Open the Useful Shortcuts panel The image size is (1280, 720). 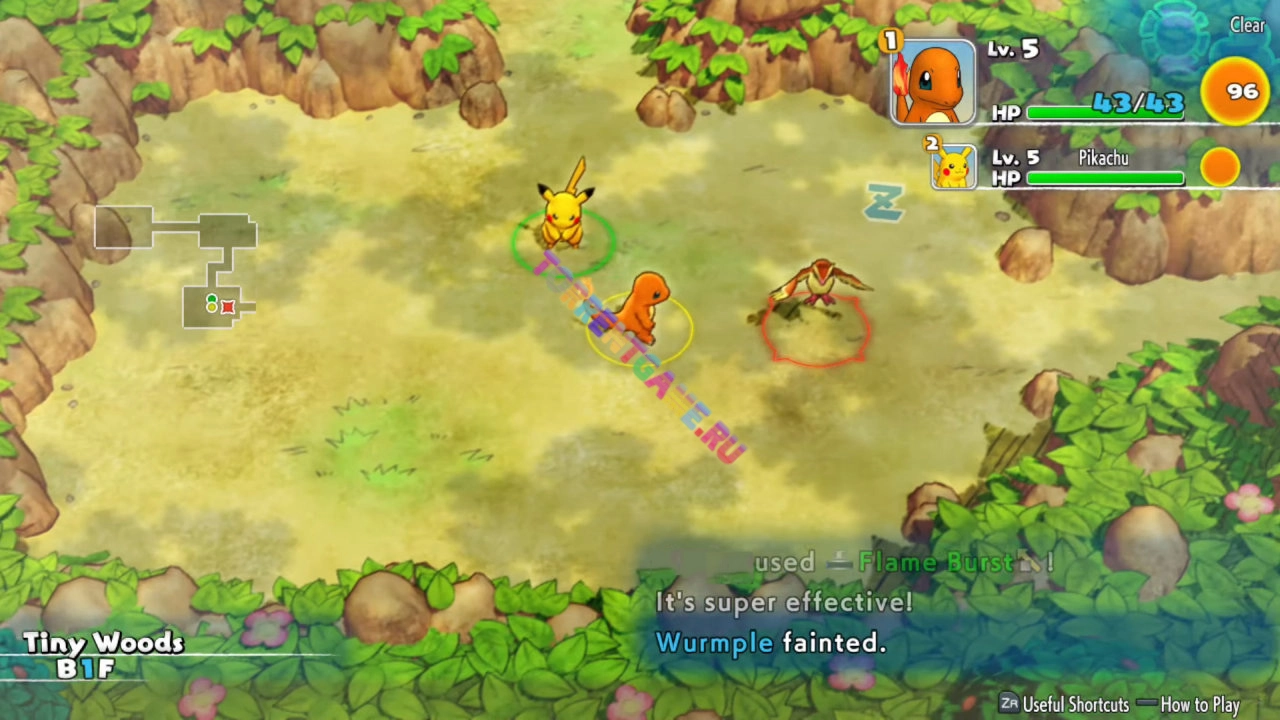tap(1064, 704)
